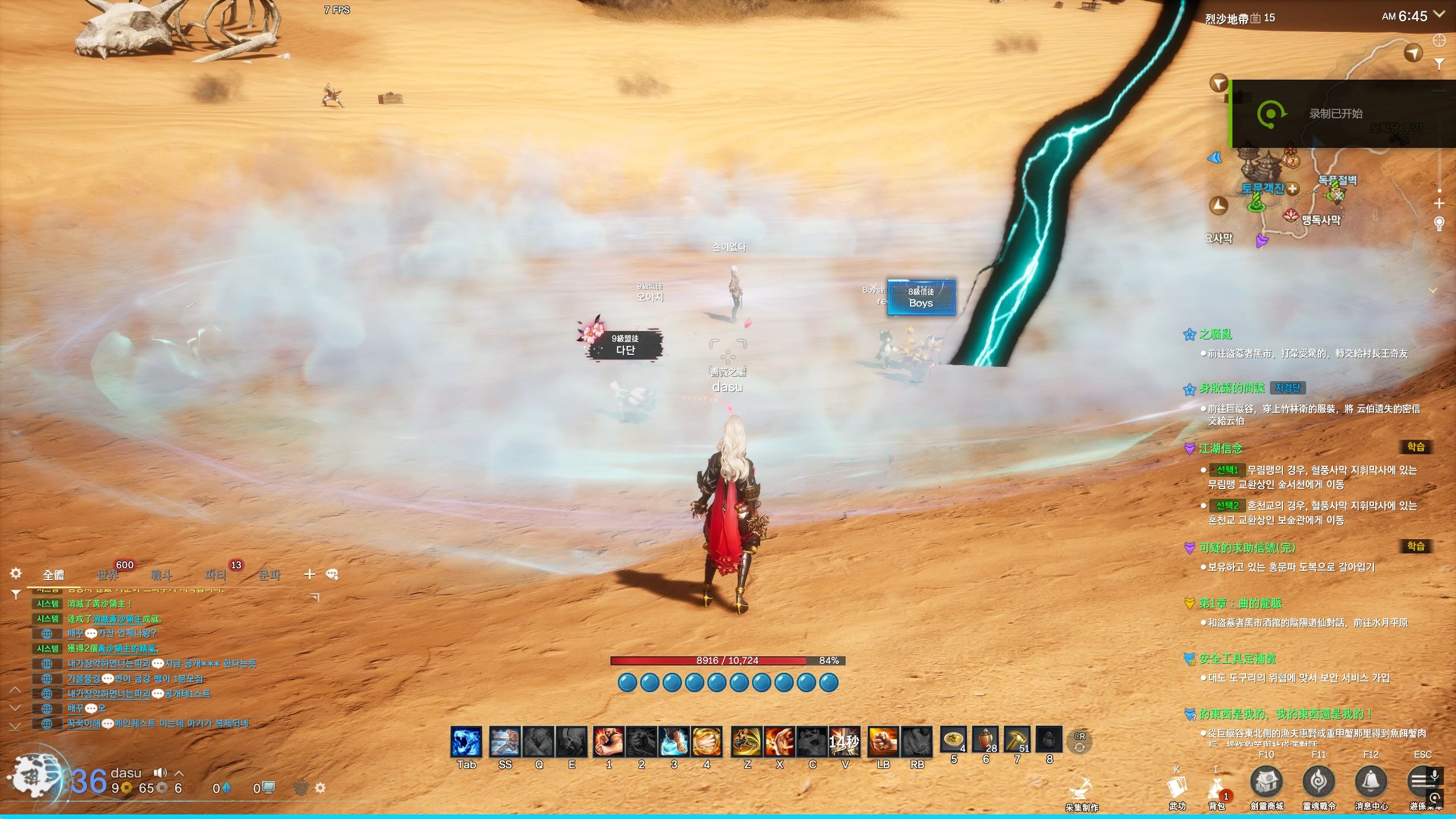The width and height of the screenshot is (1456, 819).
Task: Activate the blue tiger roar skill
Action: (466, 742)
